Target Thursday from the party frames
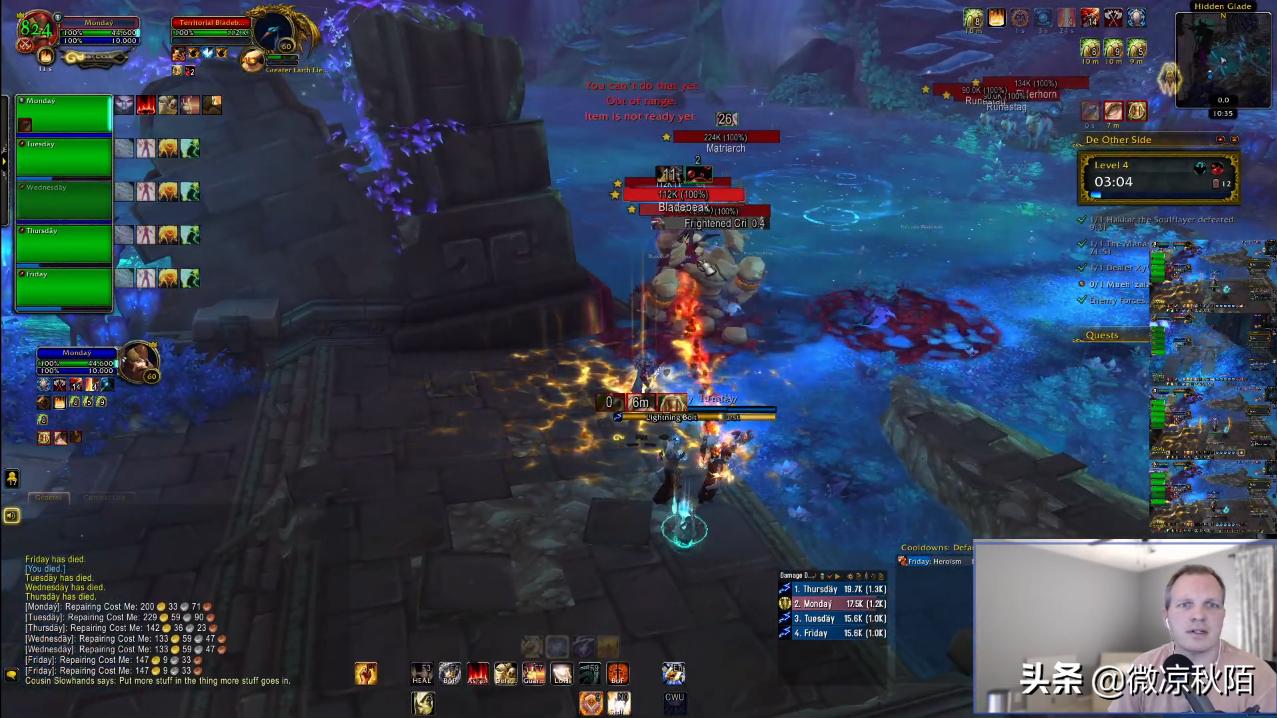Screen dimensions: 1277x718 pos(63,245)
